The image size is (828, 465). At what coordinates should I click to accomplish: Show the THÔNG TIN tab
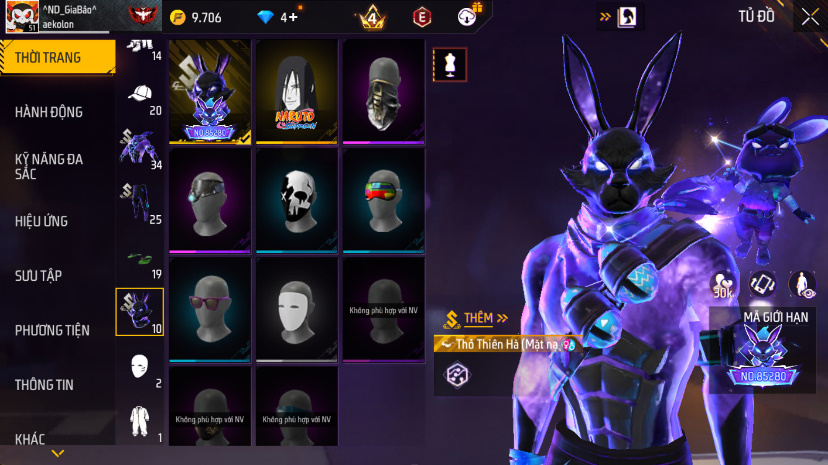tap(44, 384)
